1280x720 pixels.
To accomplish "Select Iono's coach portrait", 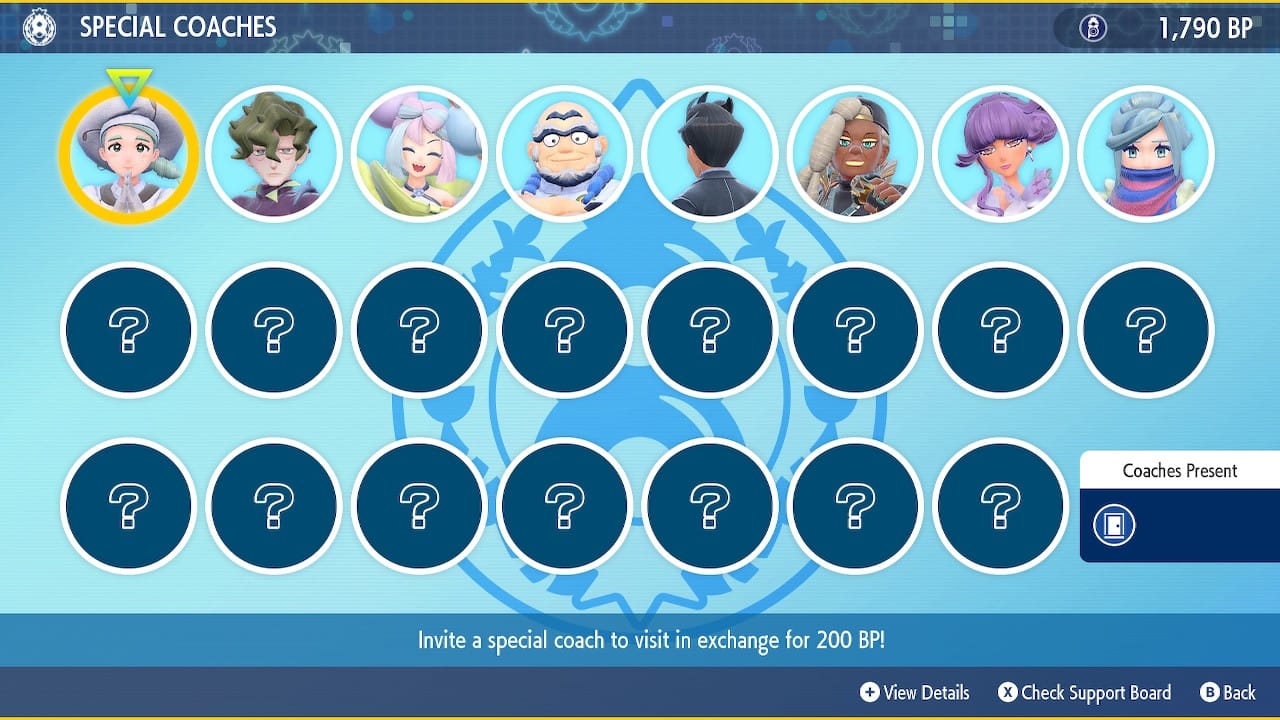I will [419, 153].
